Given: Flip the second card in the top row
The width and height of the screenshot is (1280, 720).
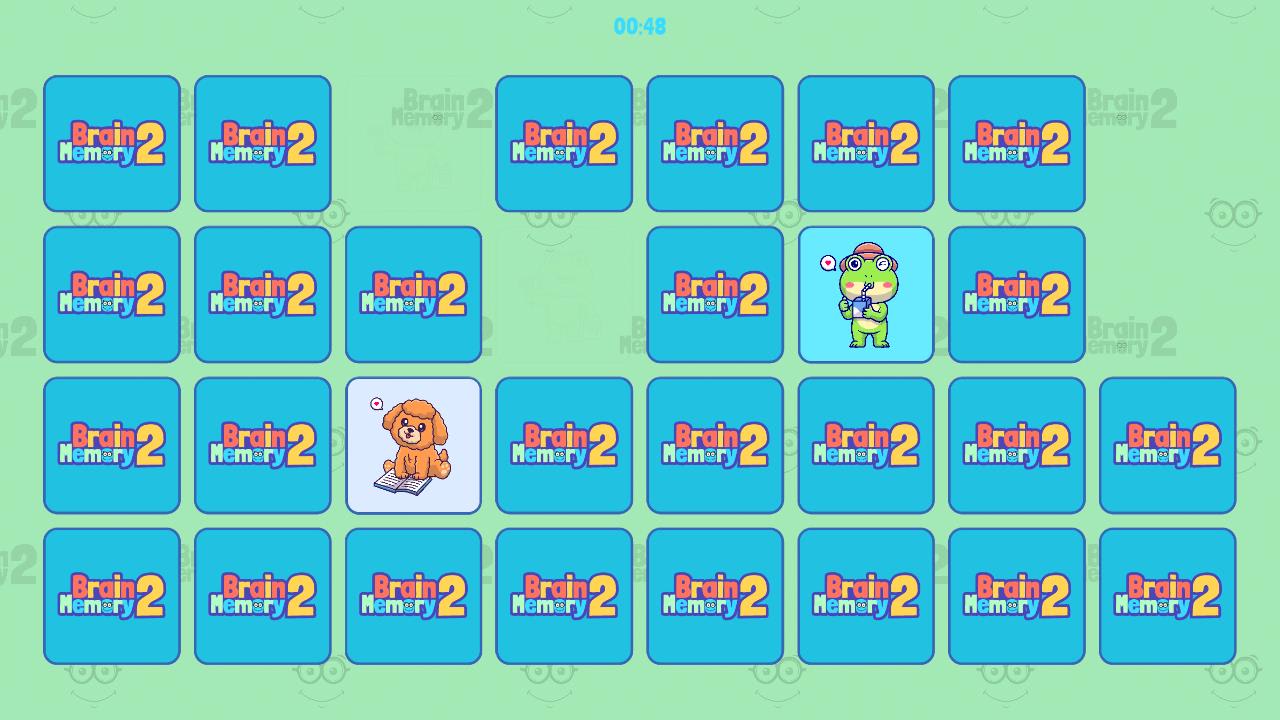Looking at the screenshot, I should click(262, 143).
